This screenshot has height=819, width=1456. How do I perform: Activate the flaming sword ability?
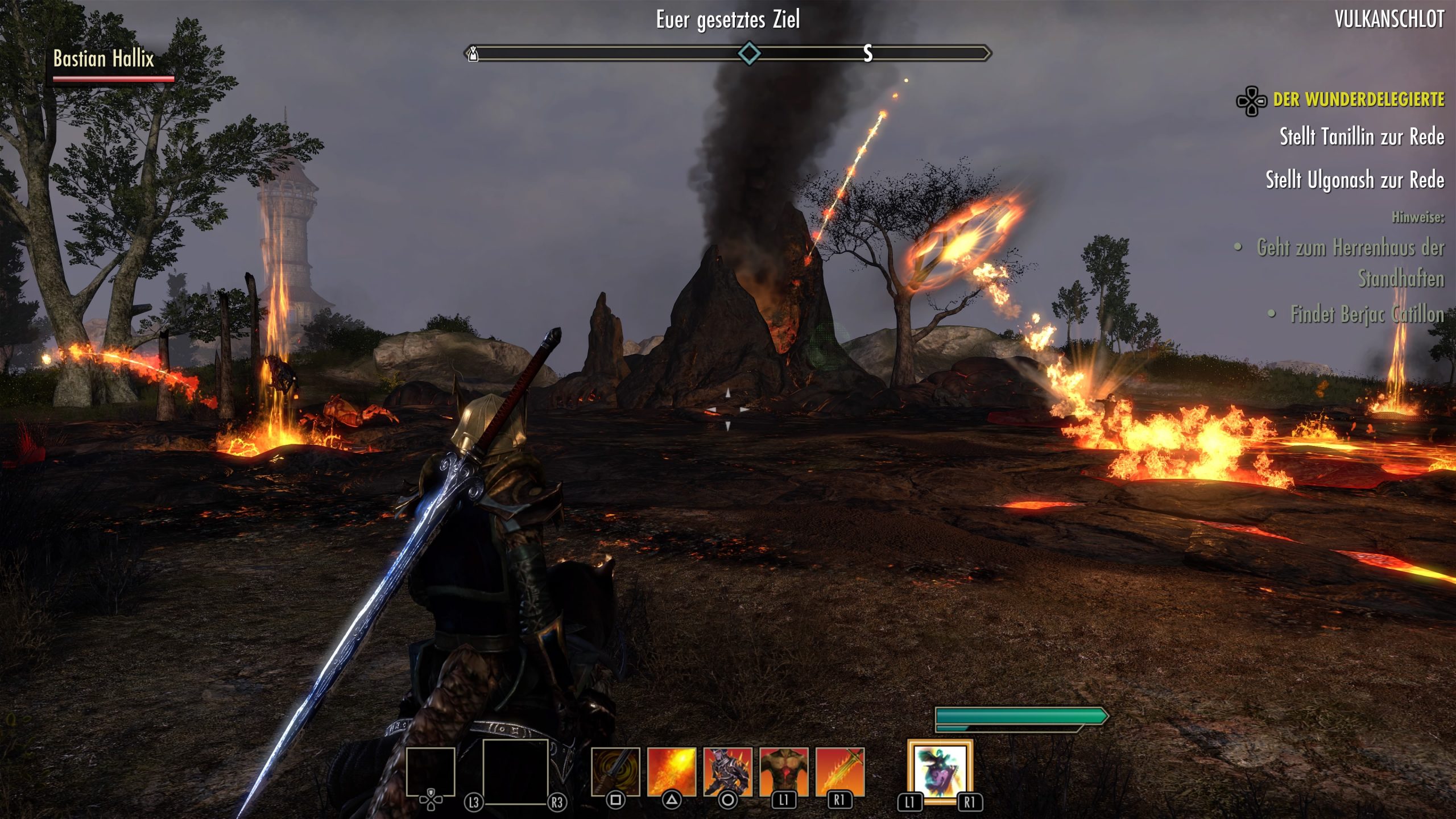pyautogui.click(x=839, y=771)
